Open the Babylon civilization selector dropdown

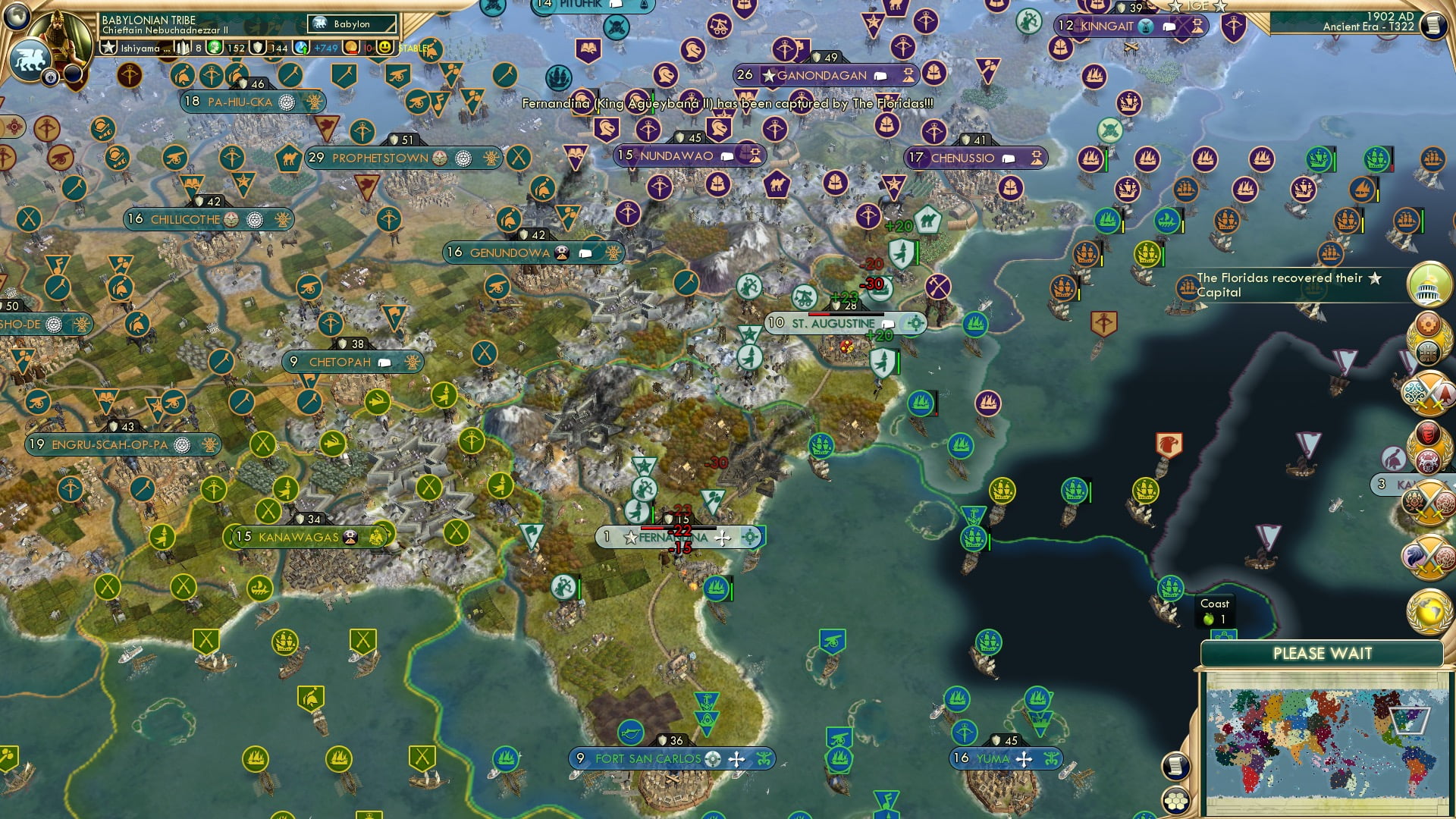coord(350,24)
